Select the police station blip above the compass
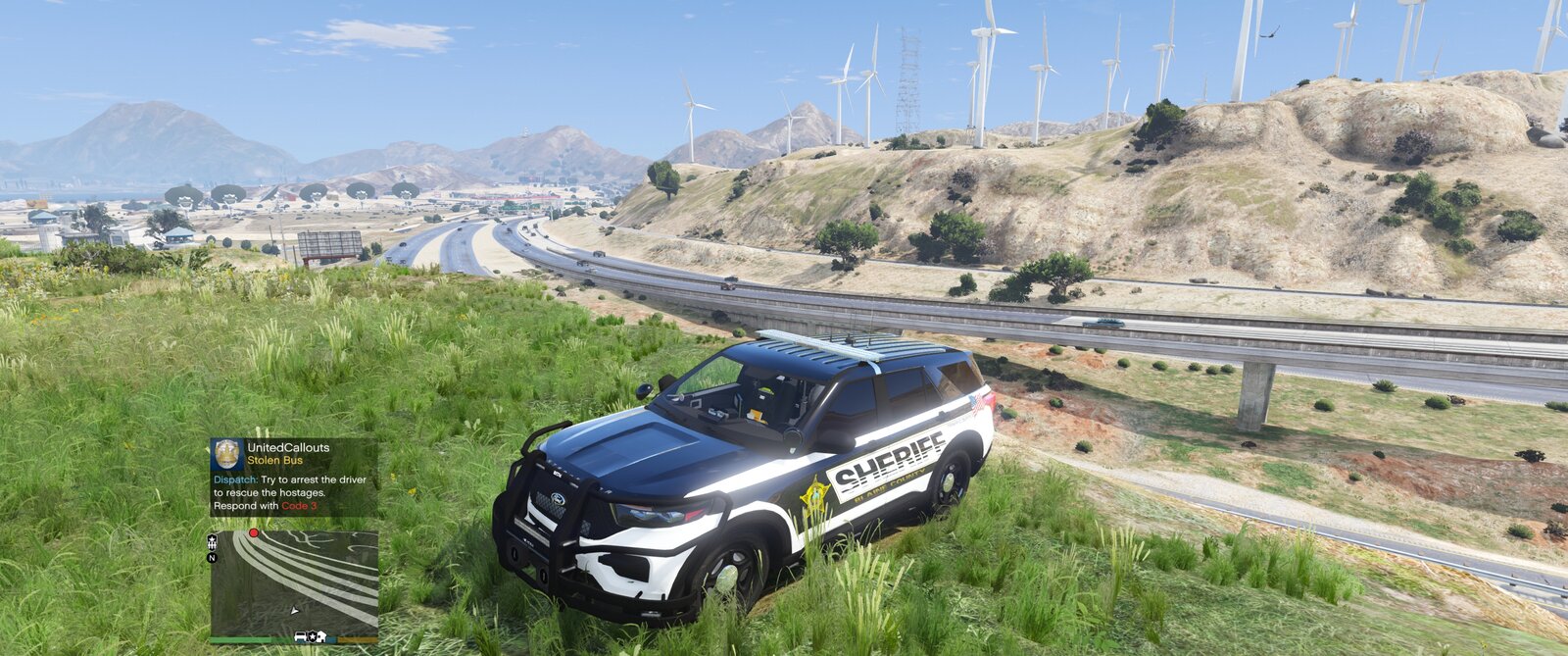 point(212,541)
